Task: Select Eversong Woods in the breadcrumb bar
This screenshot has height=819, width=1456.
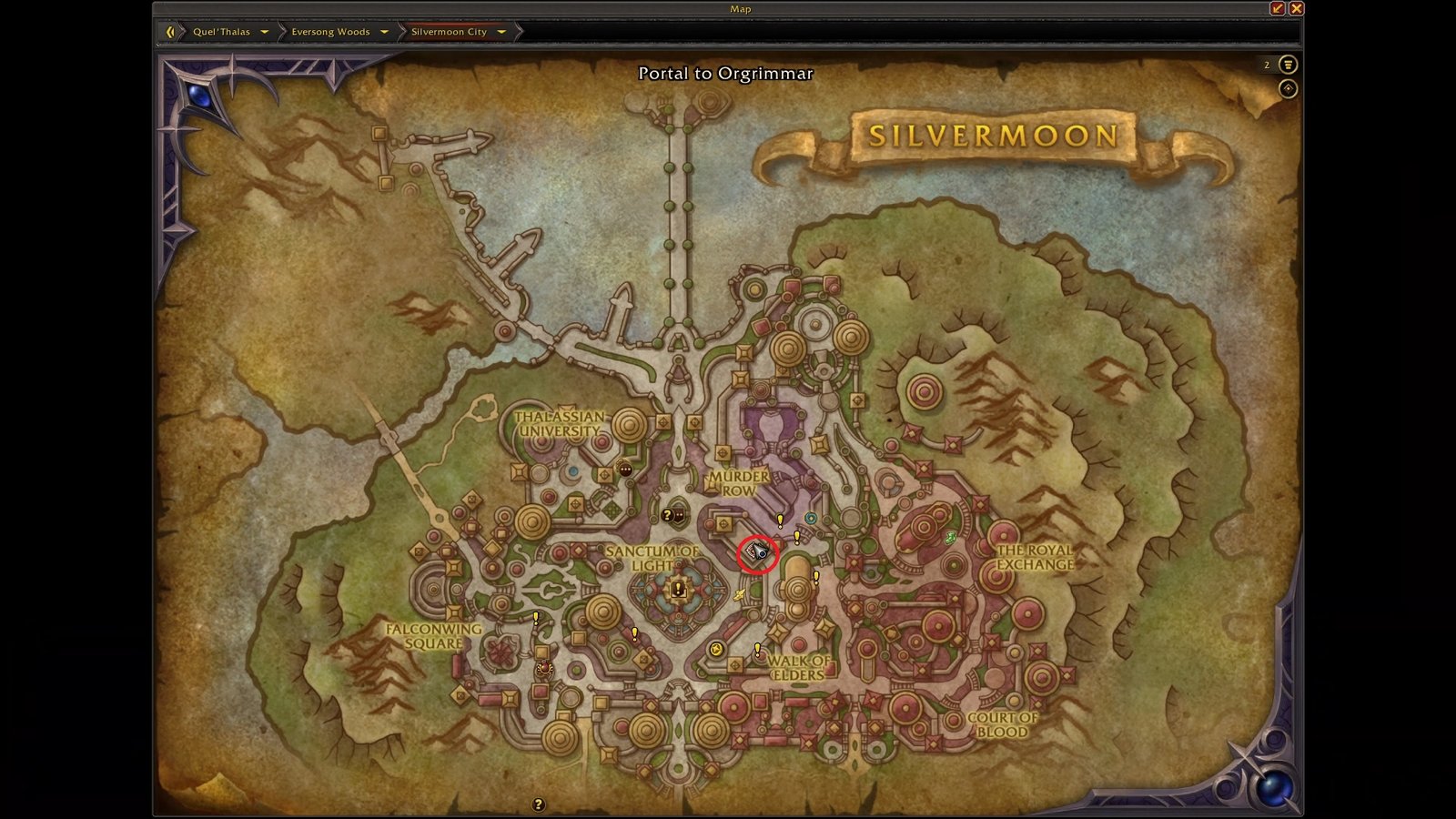Action: (329, 31)
